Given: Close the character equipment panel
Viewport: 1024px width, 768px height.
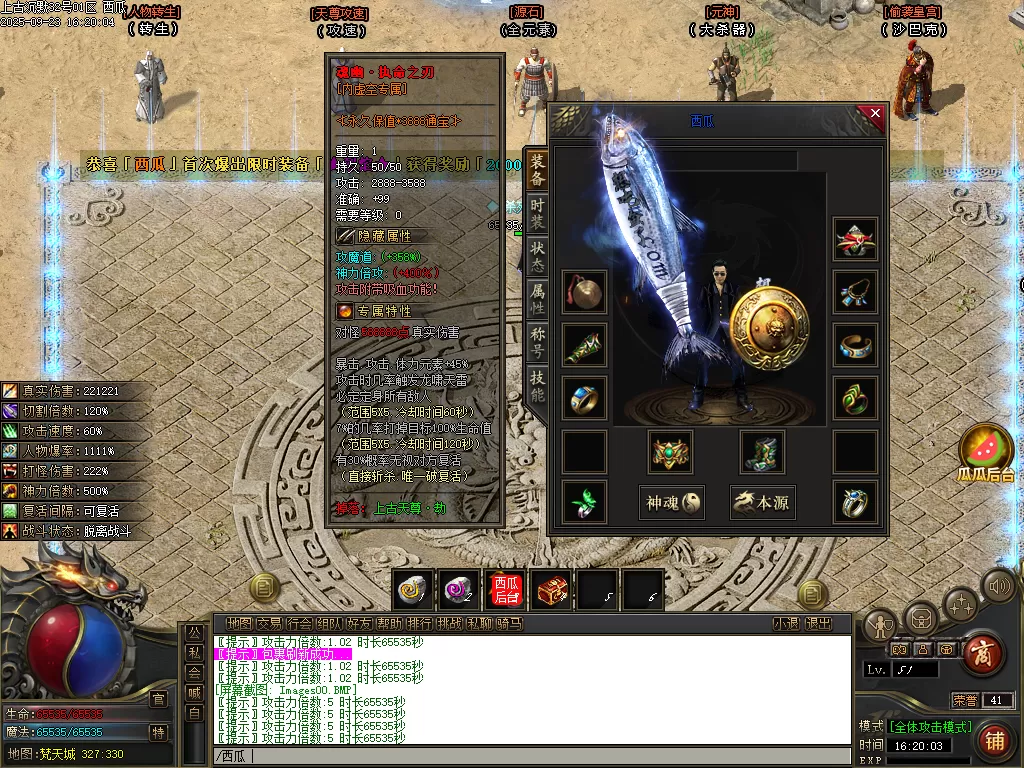Looking at the screenshot, I should tap(875, 115).
